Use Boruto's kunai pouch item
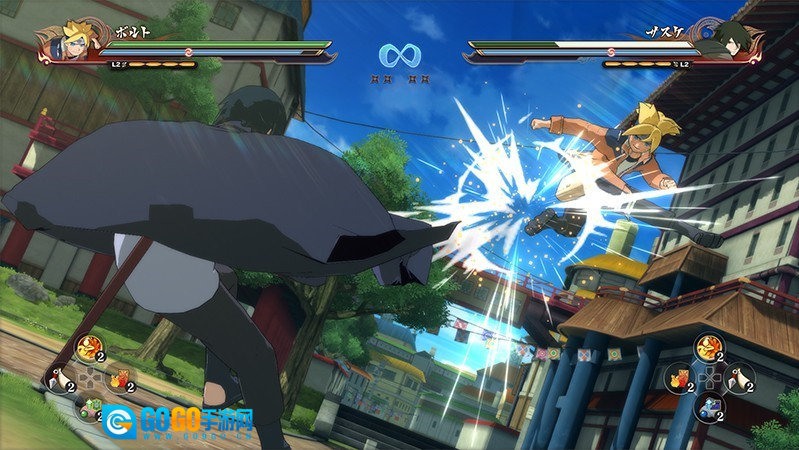799x450 pixels. click(59, 379)
